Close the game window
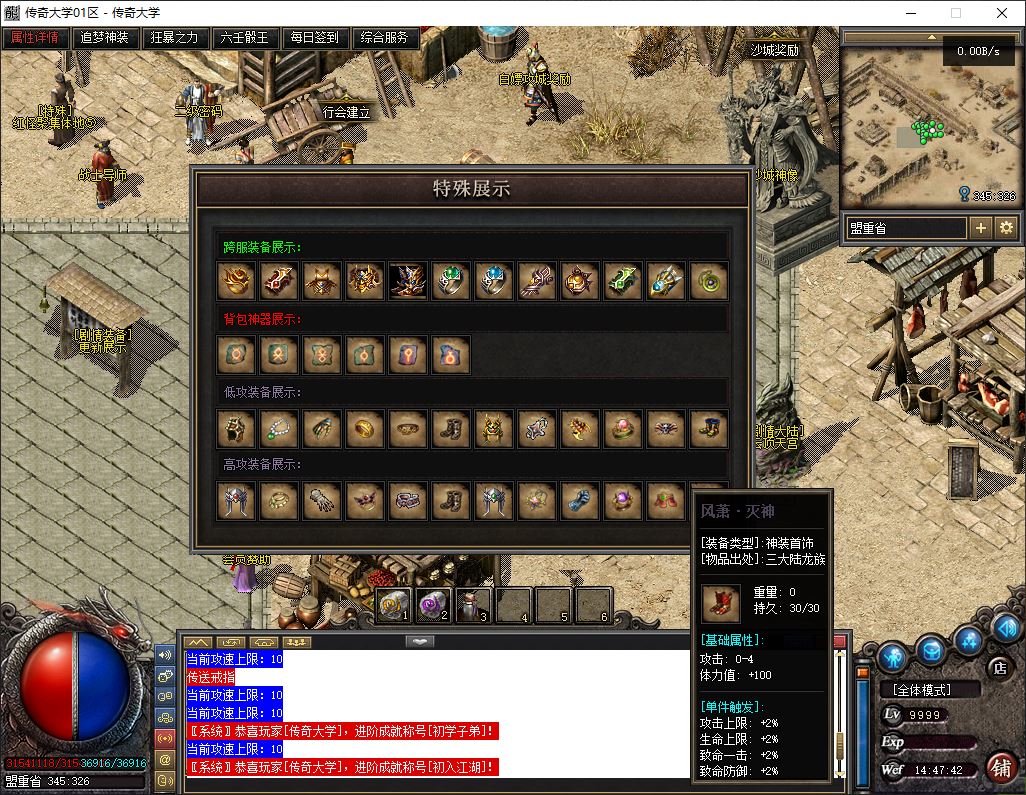 pos(1002,14)
